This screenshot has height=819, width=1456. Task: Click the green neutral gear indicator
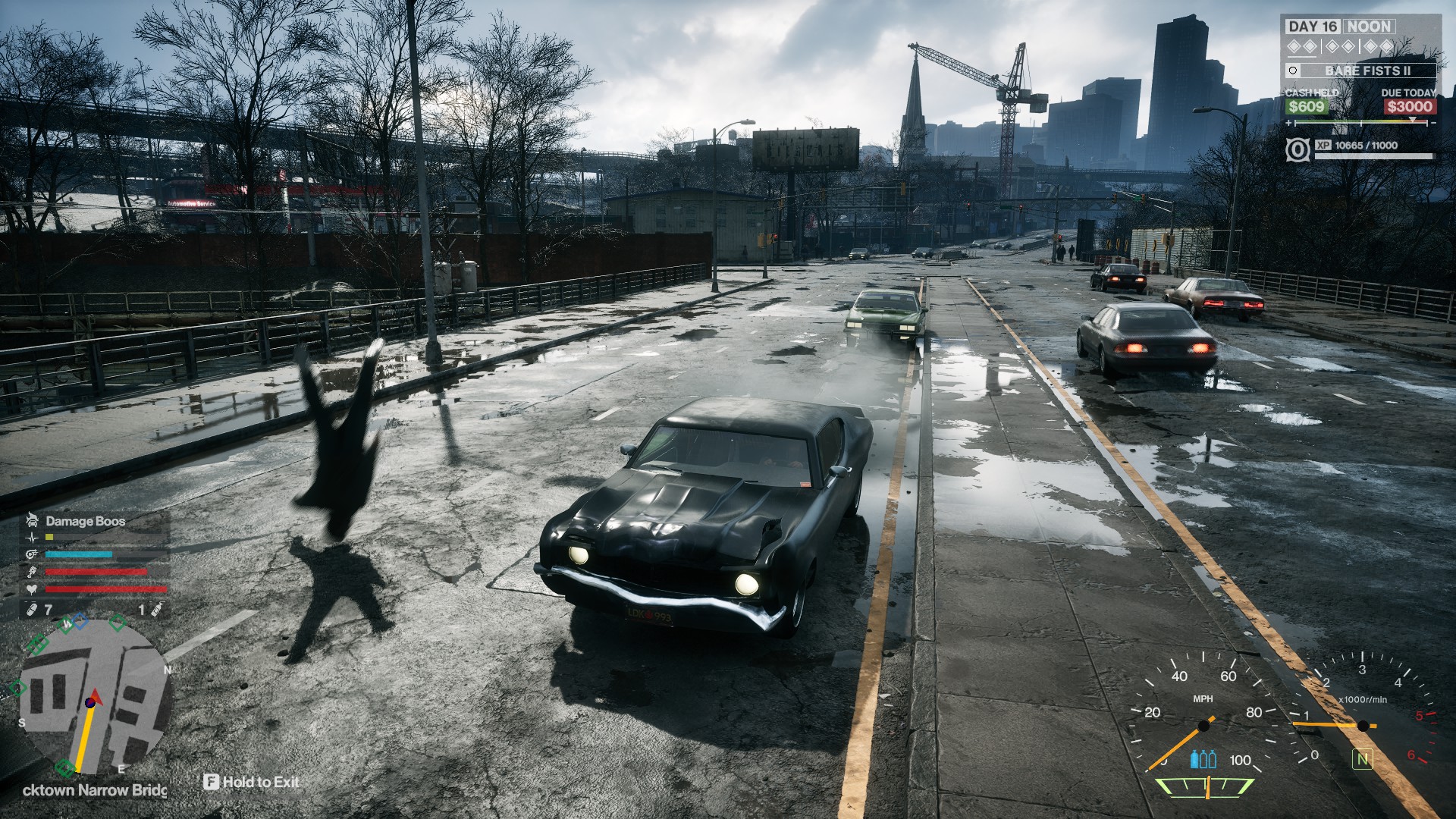pyautogui.click(x=1362, y=759)
